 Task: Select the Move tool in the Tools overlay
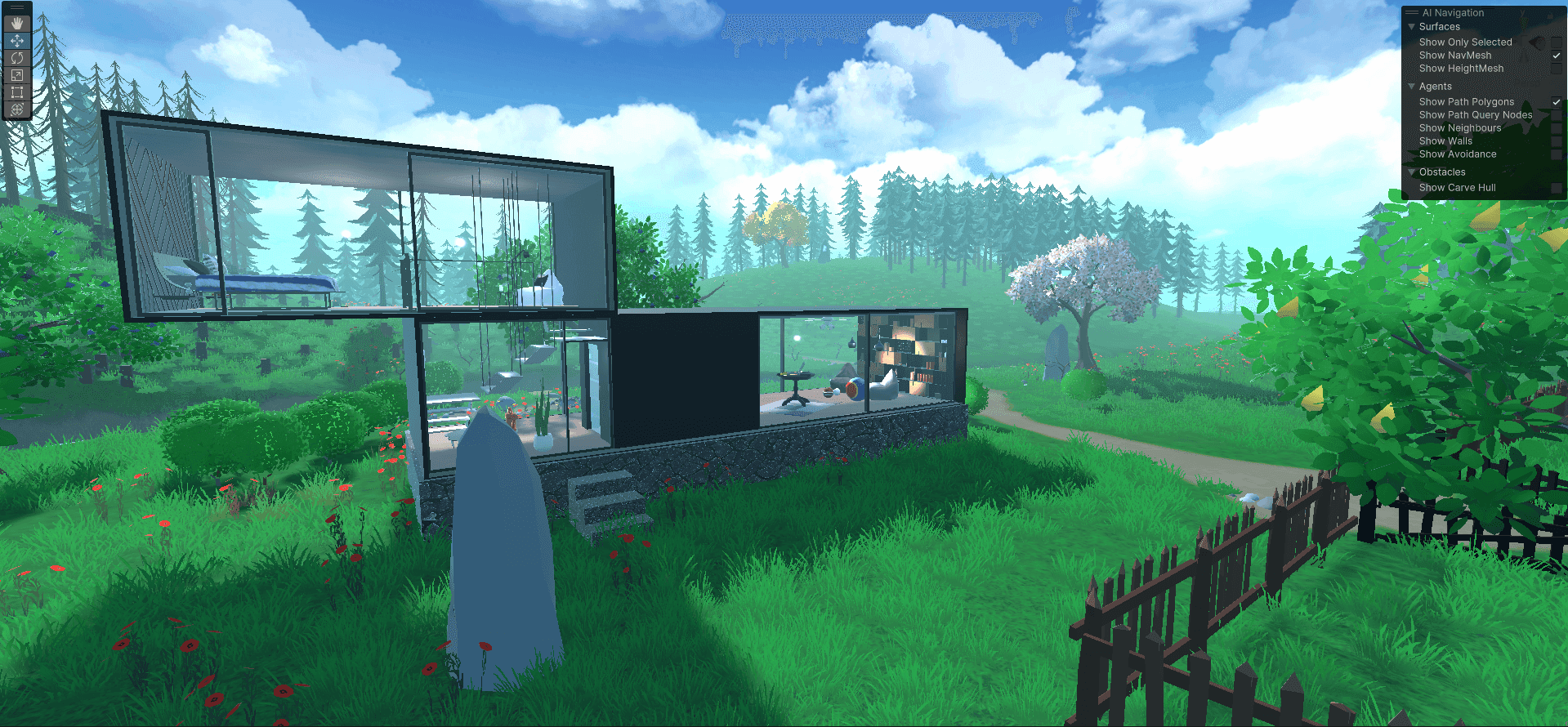pyautogui.click(x=16, y=38)
